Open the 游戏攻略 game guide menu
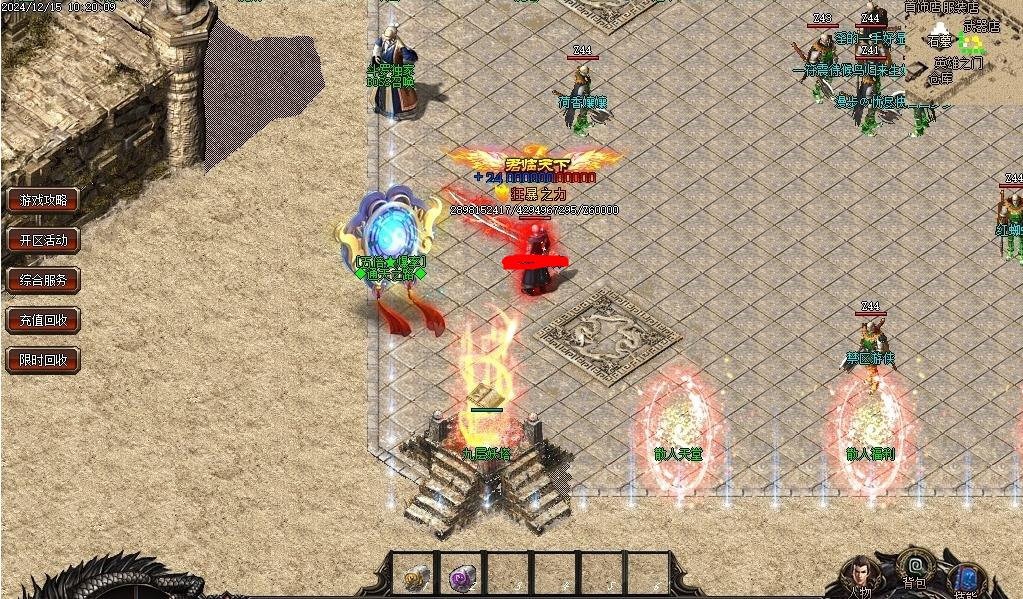The height and width of the screenshot is (599, 1023). (x=43, y=200)
